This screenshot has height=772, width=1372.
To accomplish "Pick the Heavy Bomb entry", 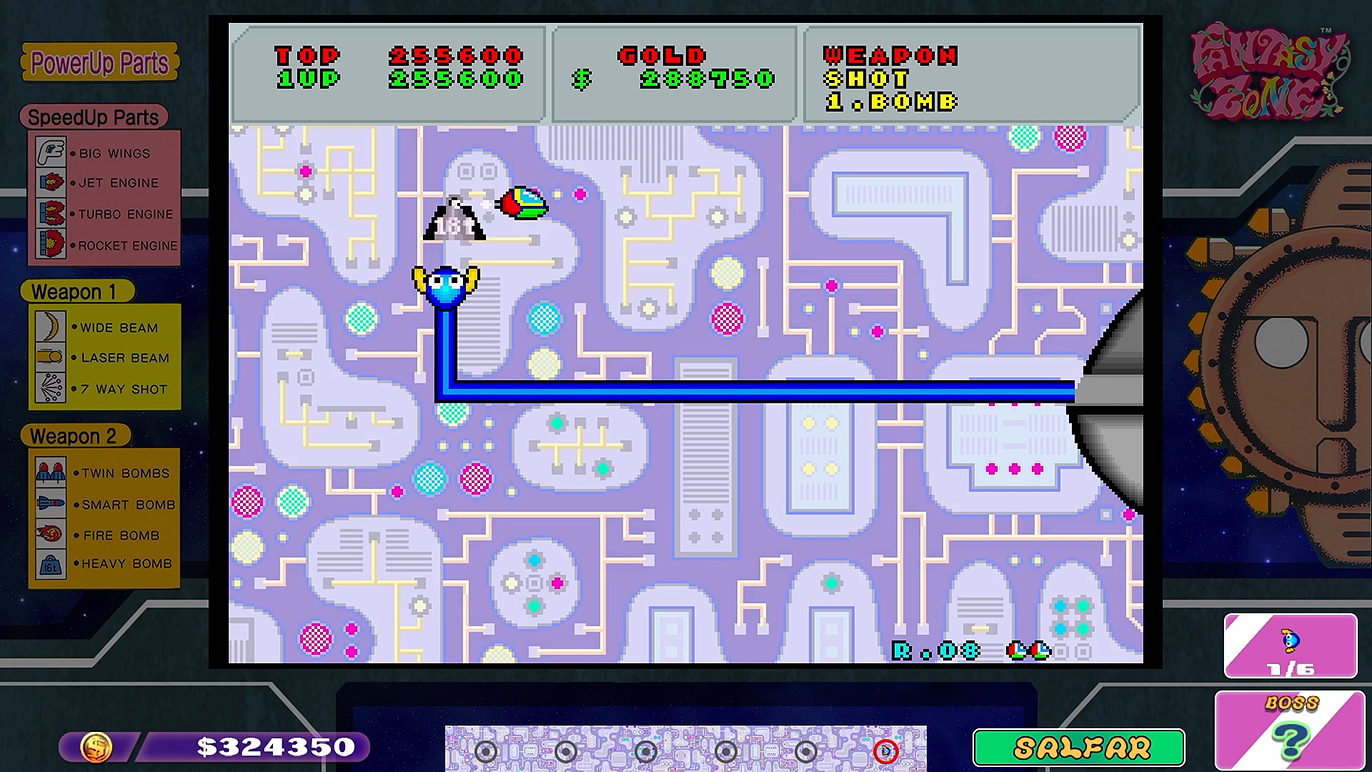I will click(104, 563).
